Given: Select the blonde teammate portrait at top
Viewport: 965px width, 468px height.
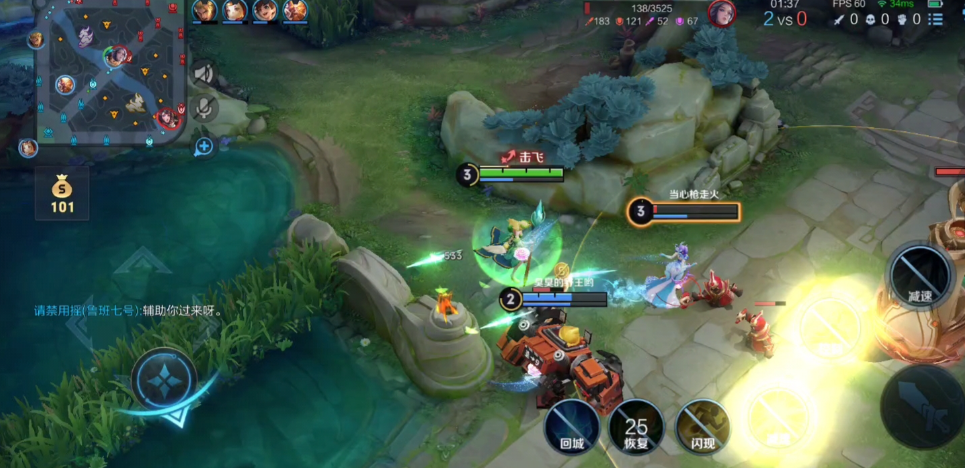Looking at the screenshot, I should pyautogui.click(x=204, y=11).
